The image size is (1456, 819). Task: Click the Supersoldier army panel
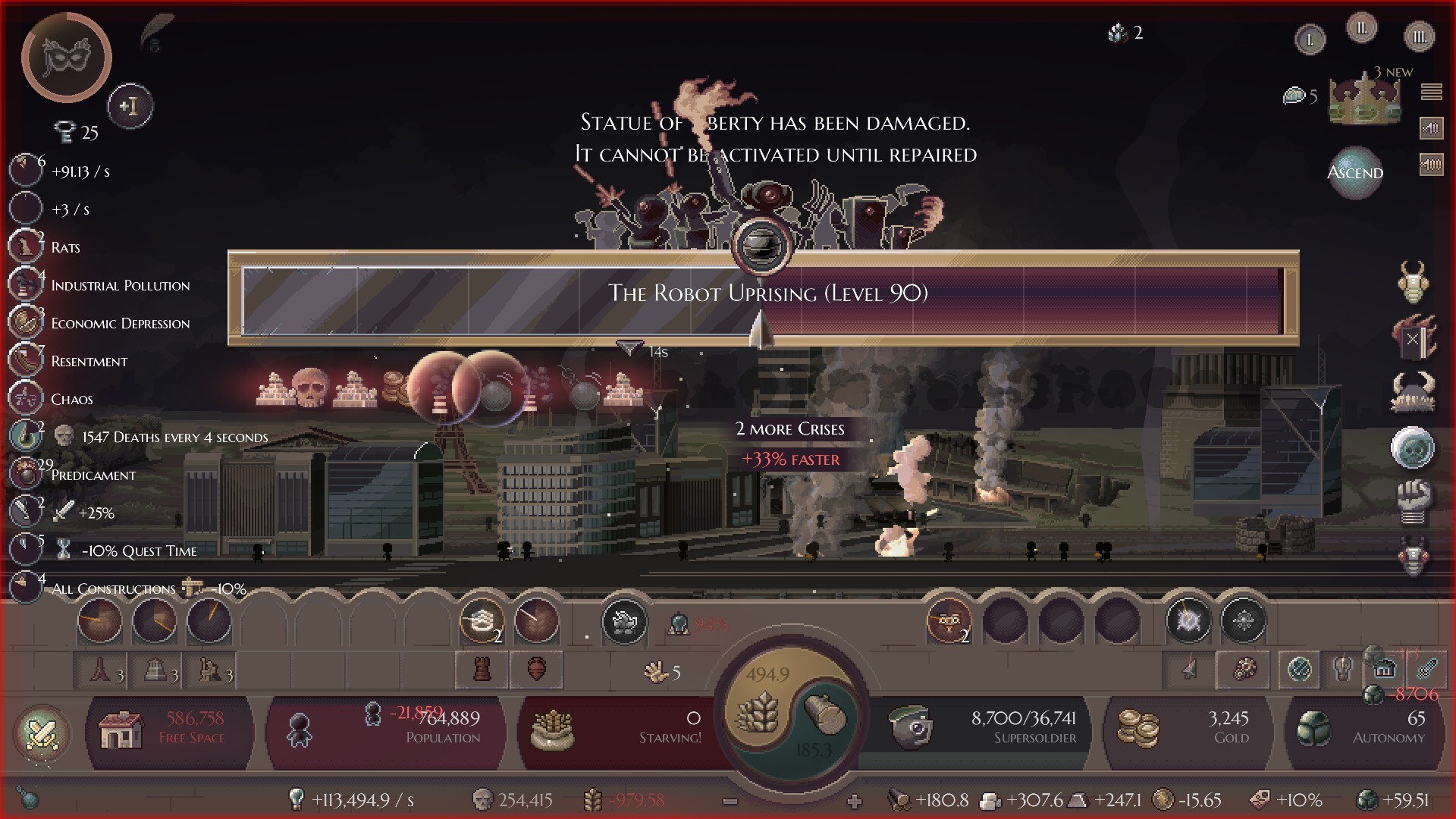pyautogui.click(x=986, y=729)
